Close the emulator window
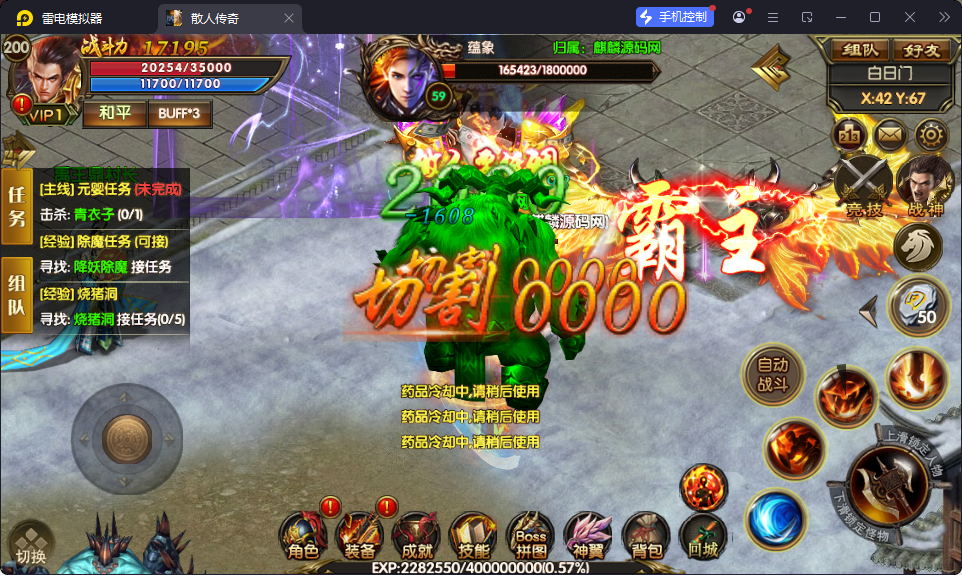962x575 pixels. click(x=910, y=17)
